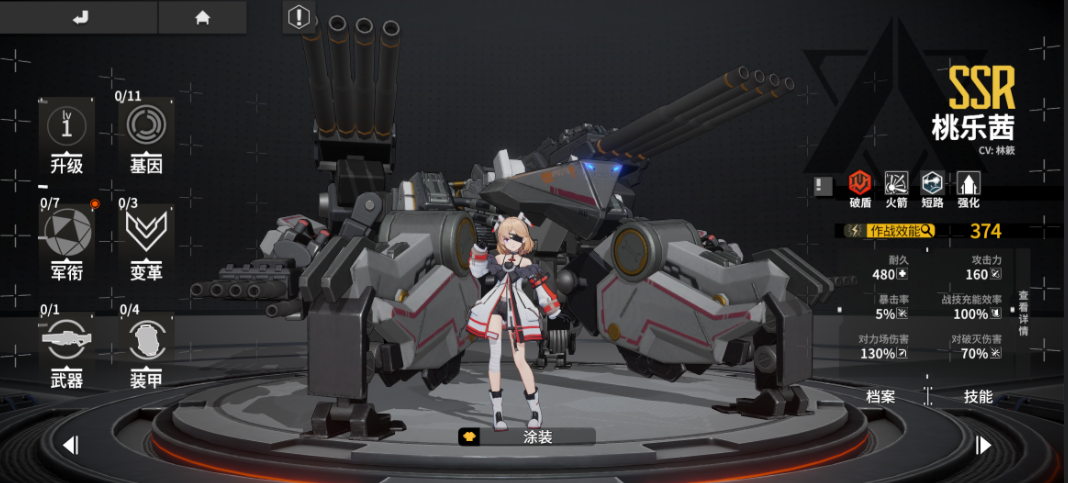
Task: Select the 强化 enhancement trait icon
Action: (968, 187)
